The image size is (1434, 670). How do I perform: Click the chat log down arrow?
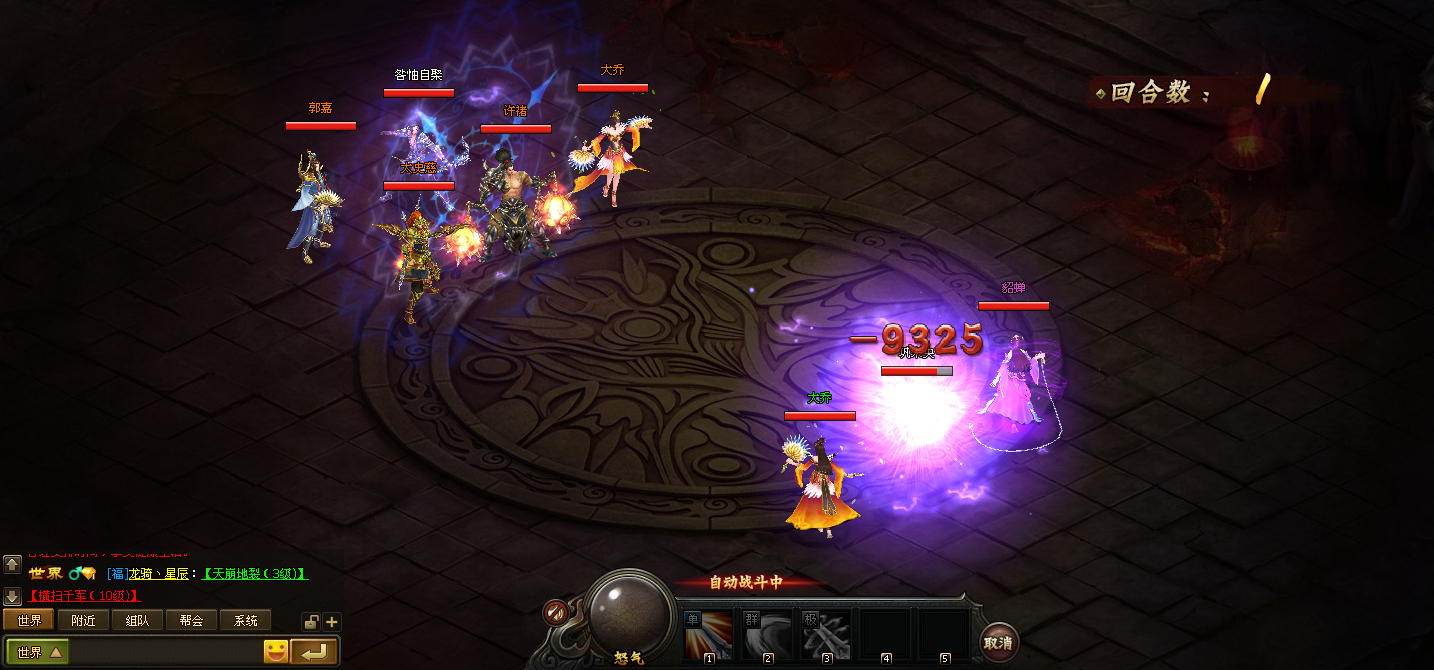point(12,597)
